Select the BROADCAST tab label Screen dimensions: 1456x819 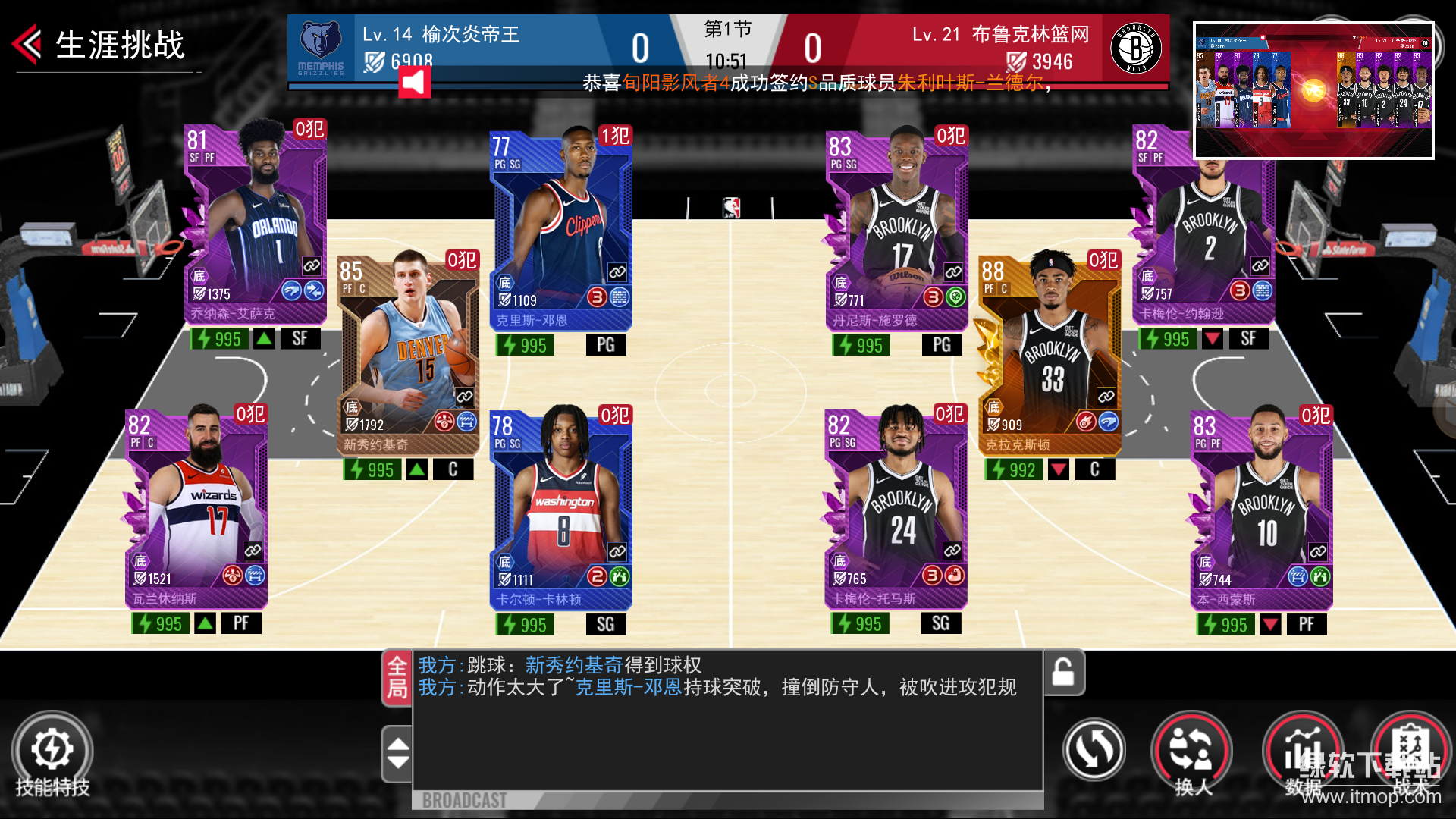pyautogui.click(x=464, y=799)
